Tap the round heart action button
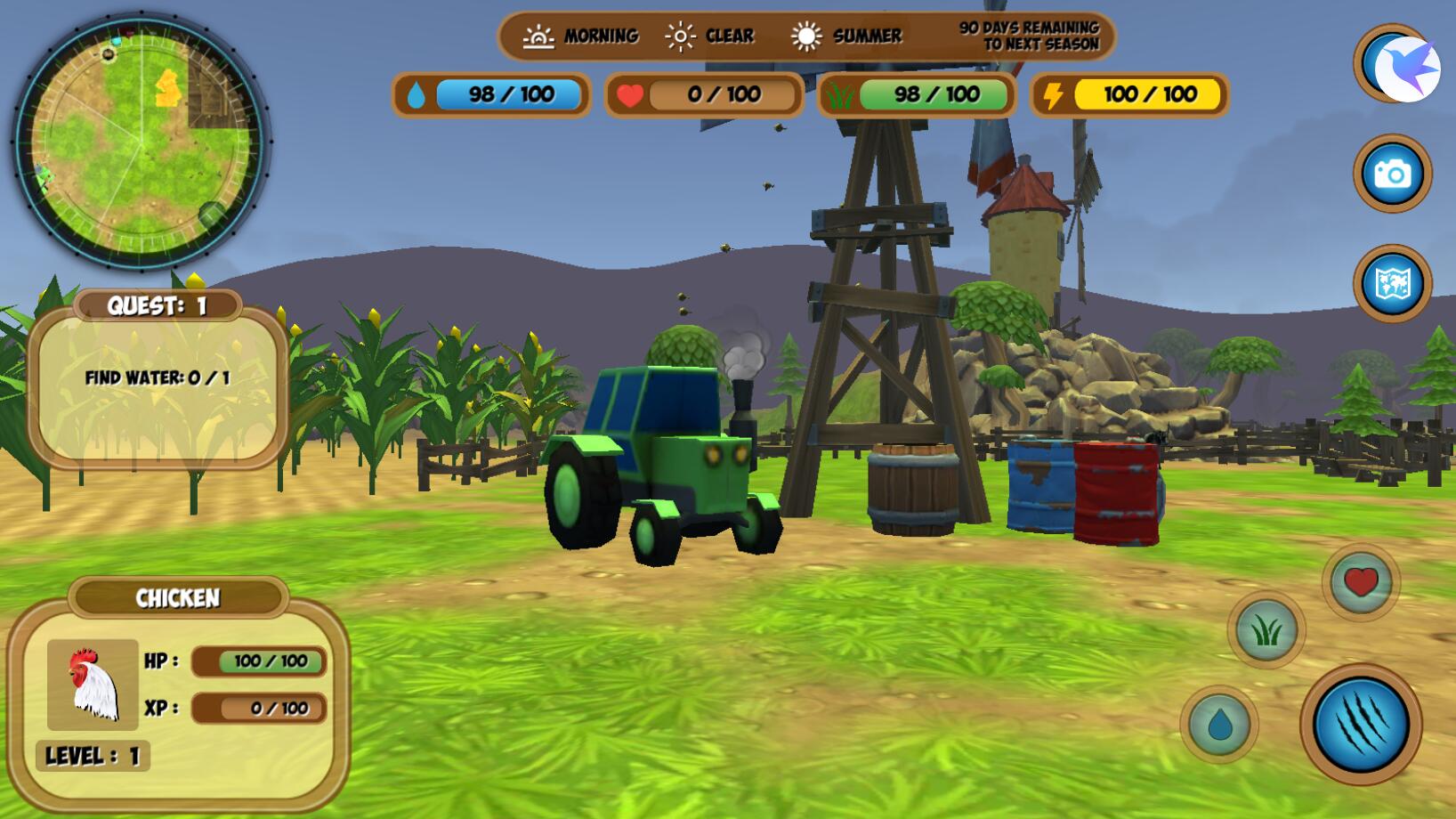The height and width of the screenshot is (819, 1456). coord(1360,582)
